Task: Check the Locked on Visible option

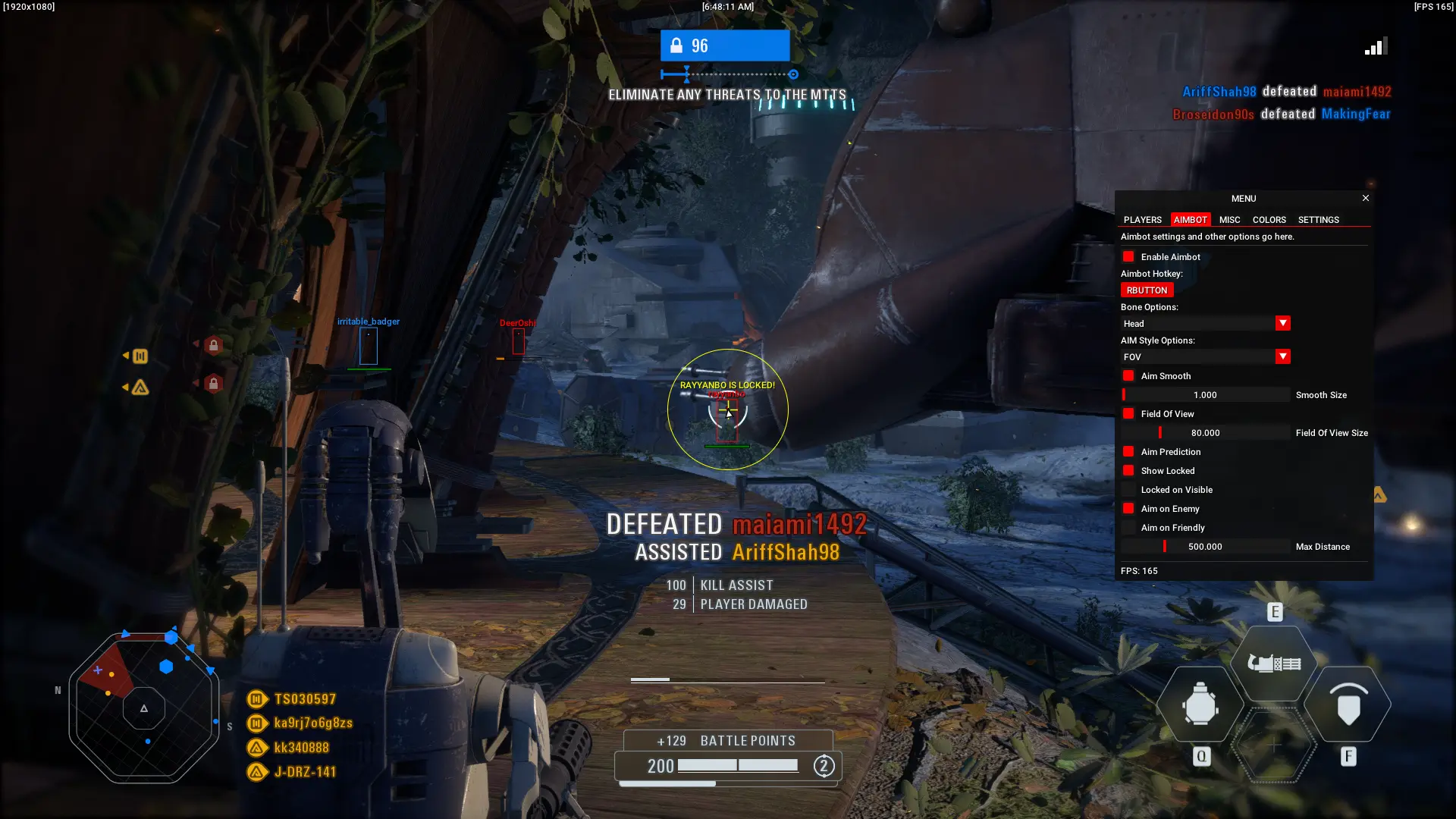Action: (1128, 489)
